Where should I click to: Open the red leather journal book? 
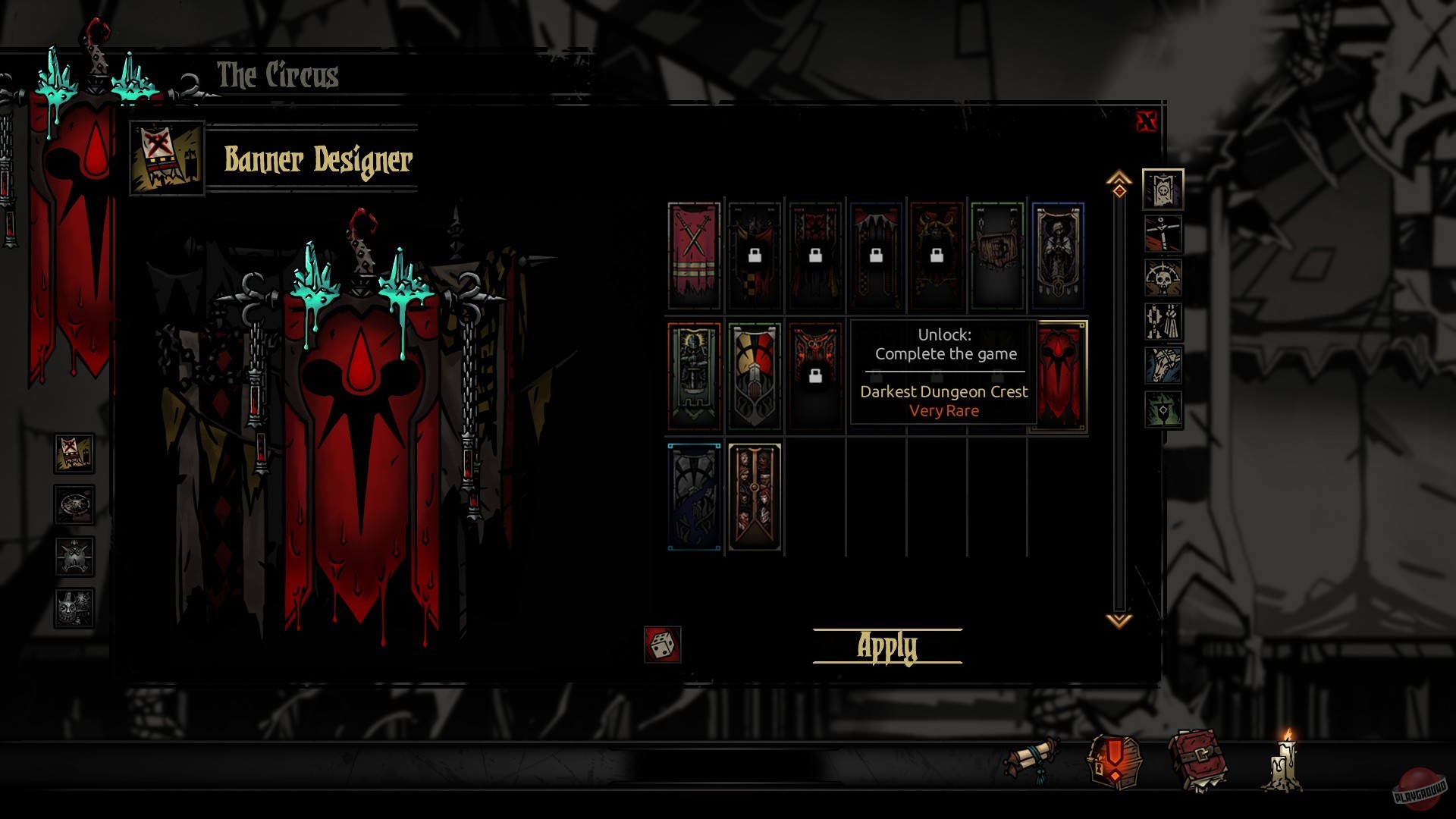point(1198,760)
